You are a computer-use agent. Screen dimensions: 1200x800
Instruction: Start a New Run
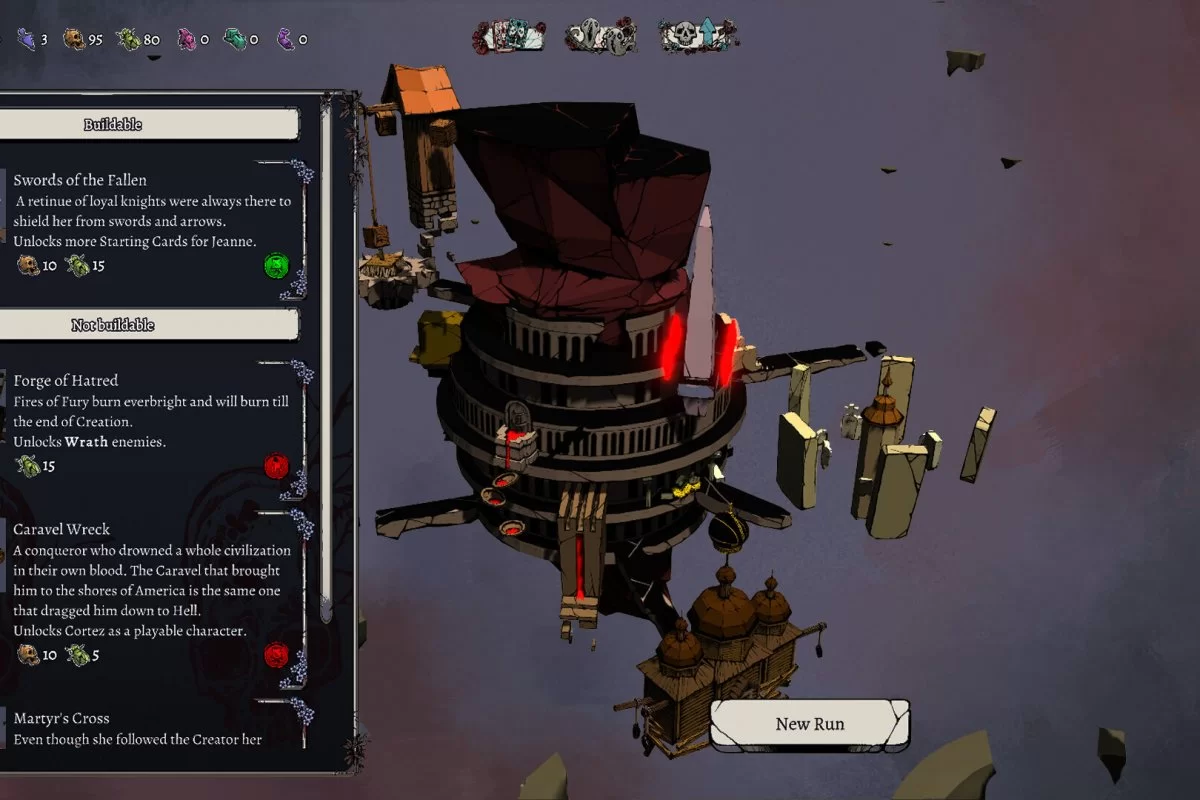pos(810,724)
